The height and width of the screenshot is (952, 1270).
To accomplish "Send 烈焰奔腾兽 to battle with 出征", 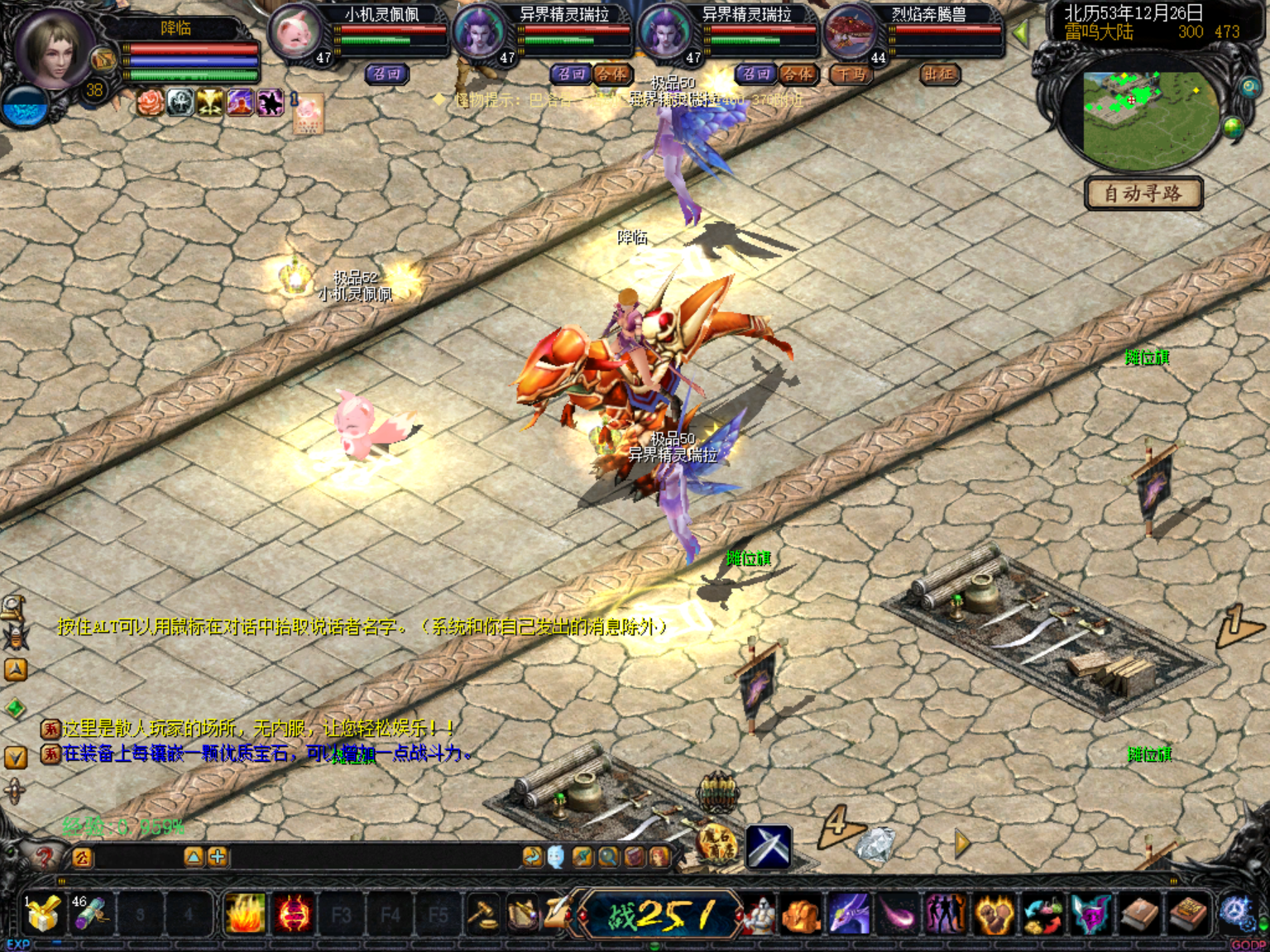I will [939, 74].
